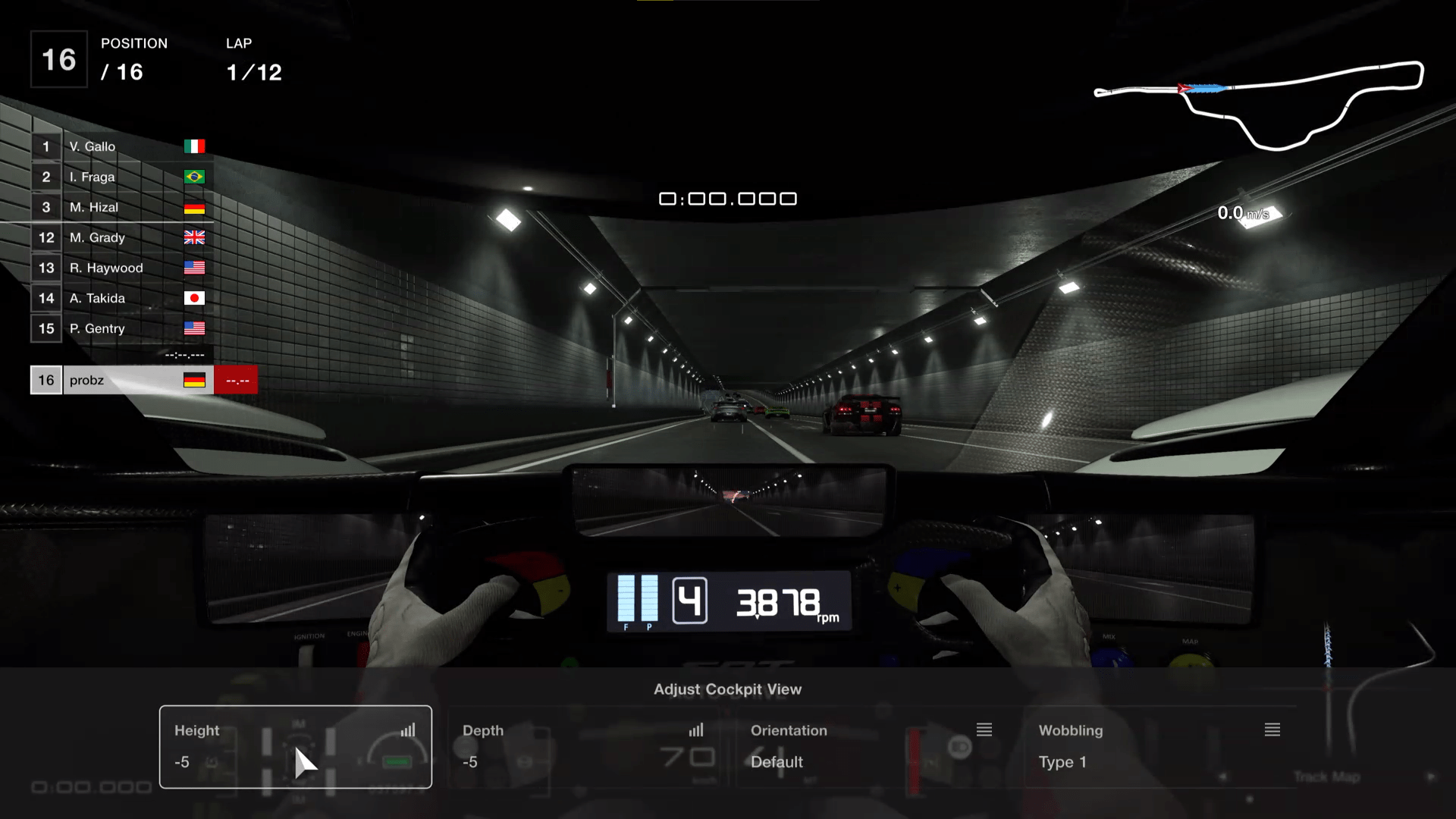Select the highlighted probz row in standings
The image size is (1456, 819).
(121, 379)
